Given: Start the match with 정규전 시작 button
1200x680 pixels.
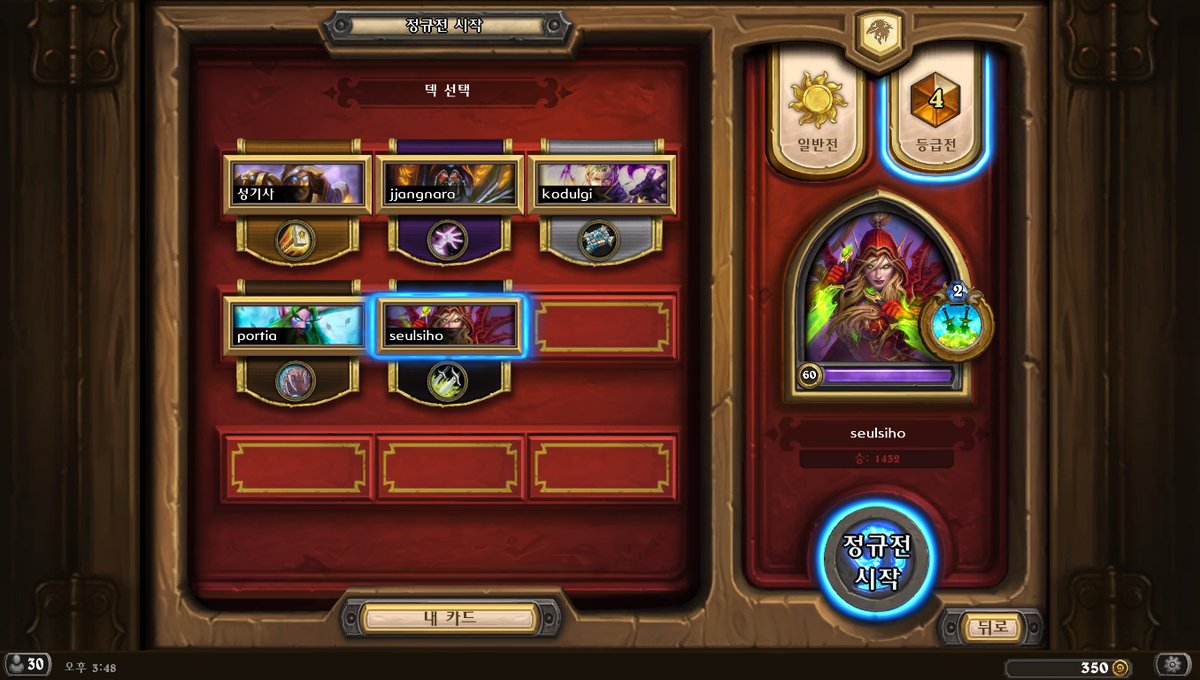Looking at the screenshot, I should point(877,561).
